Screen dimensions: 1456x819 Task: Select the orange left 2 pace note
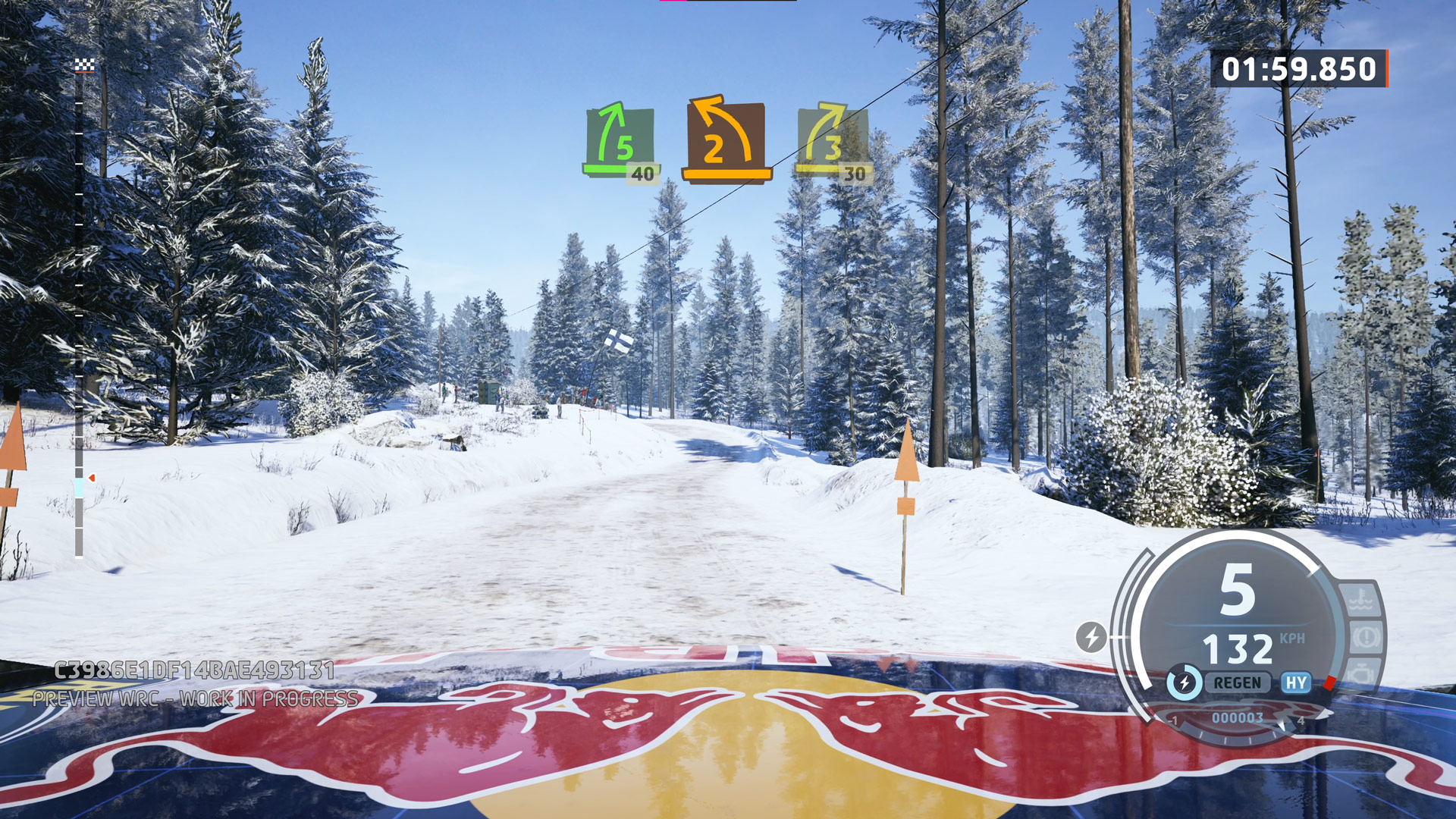pyautogui.click(x=726, y=140)
